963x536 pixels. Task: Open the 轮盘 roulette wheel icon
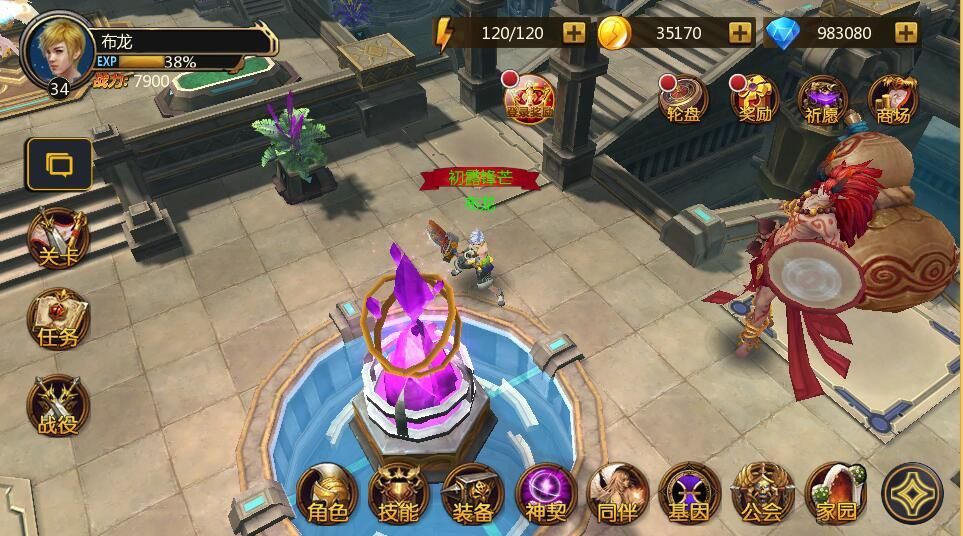click(684, 100)
